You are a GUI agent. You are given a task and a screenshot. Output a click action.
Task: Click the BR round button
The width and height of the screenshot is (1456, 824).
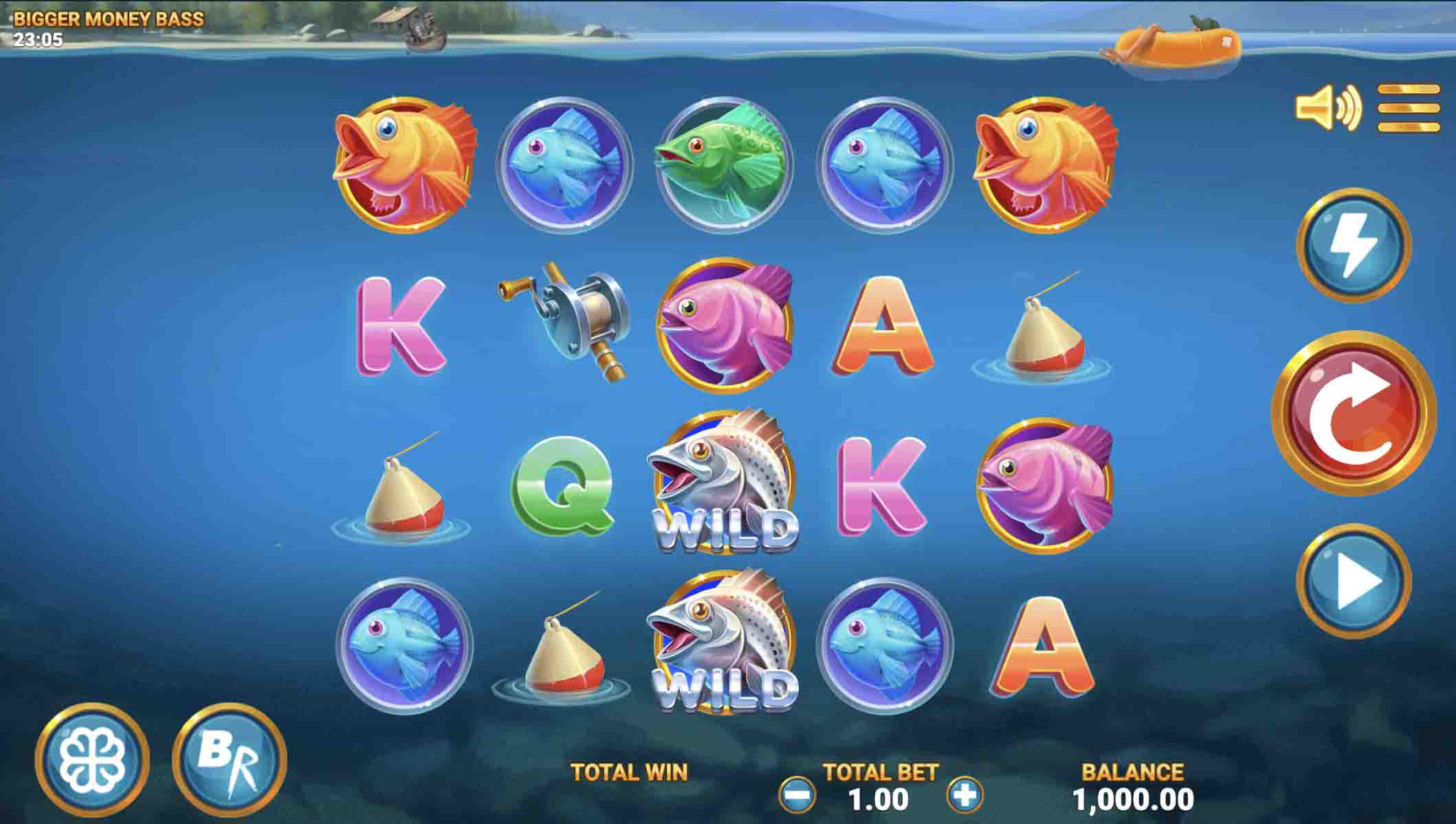(x=230, y=761)
